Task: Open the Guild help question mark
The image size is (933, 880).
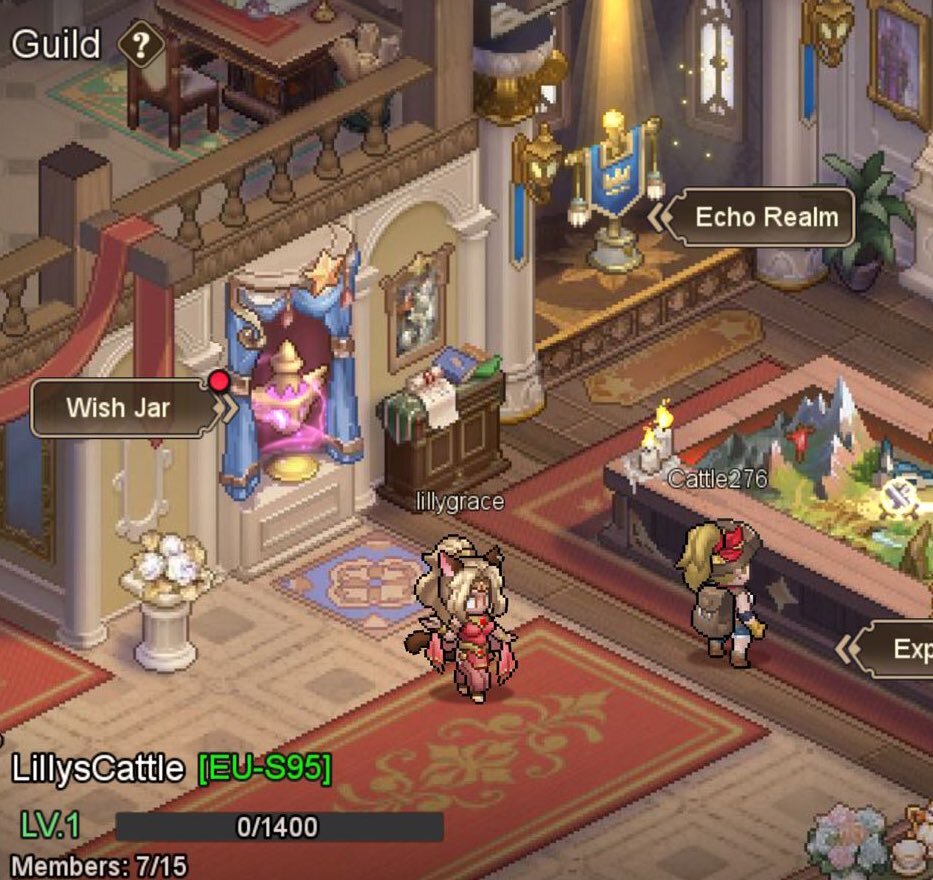Action: [141, 45]
